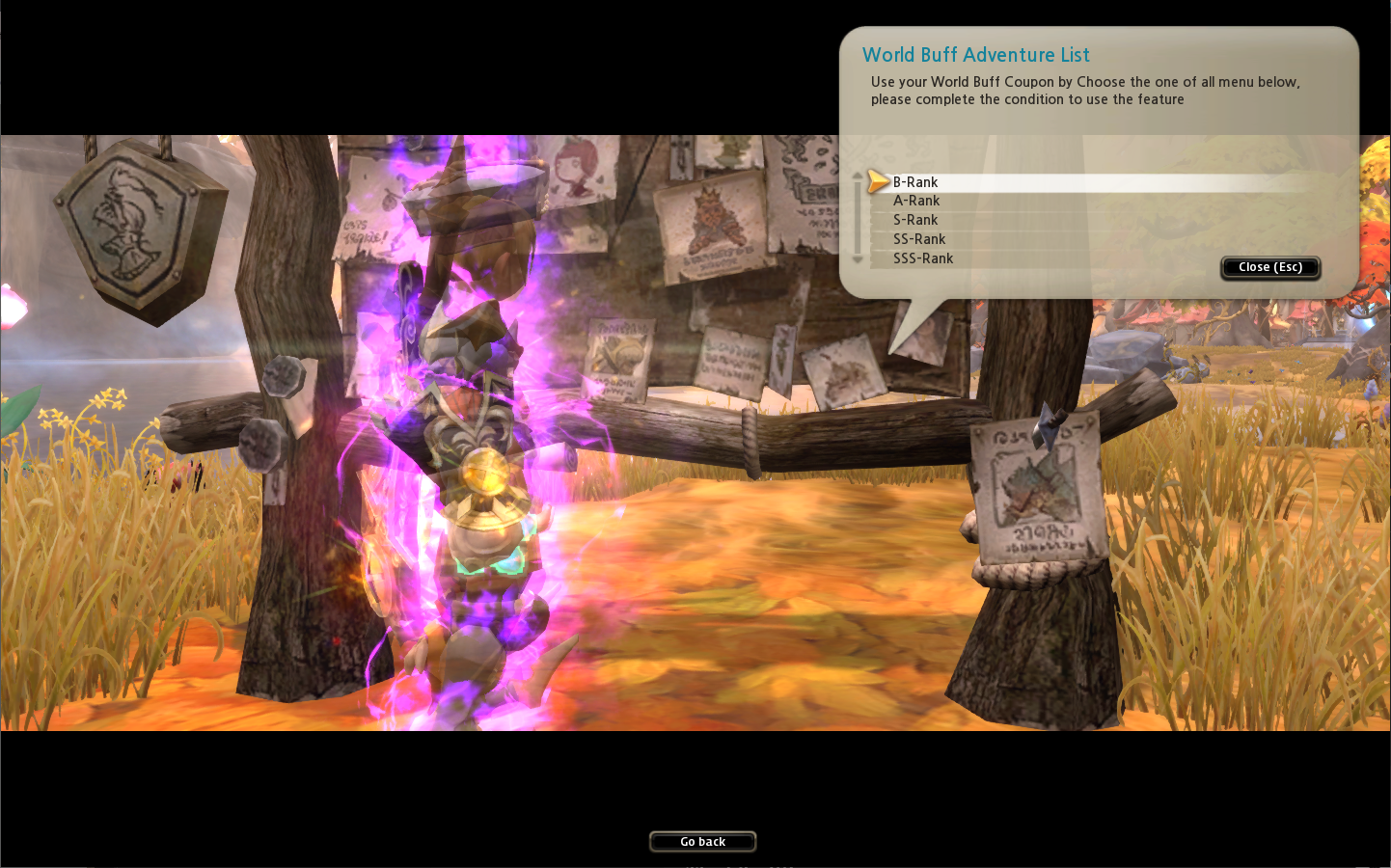Viewport: 1391px width, 868px height.
Task: Click the rank list scrollbar down arrow
Action: pos(858,259)
